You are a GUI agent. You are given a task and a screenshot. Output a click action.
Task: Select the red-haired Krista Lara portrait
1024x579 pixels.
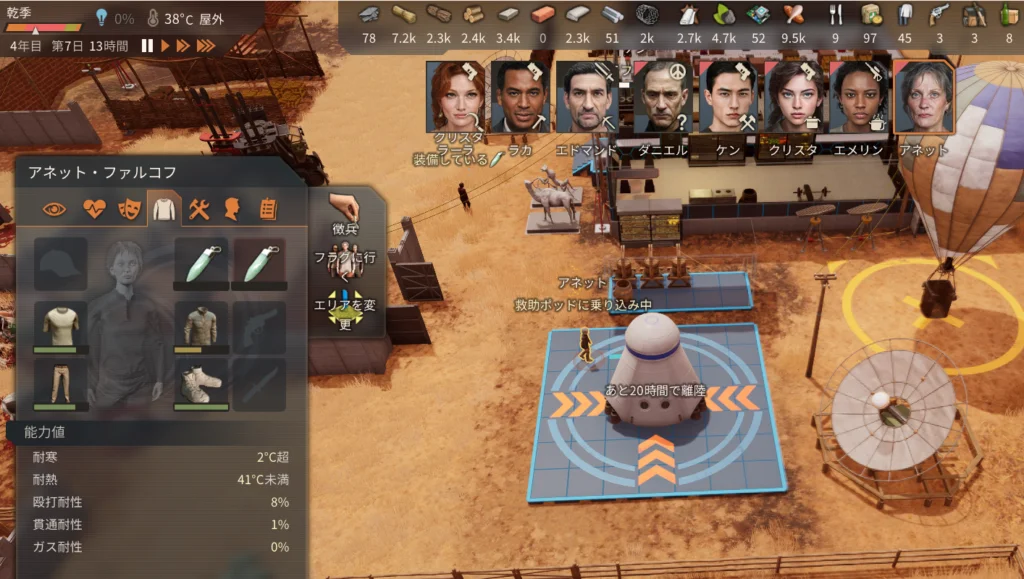tap(456, 98)
